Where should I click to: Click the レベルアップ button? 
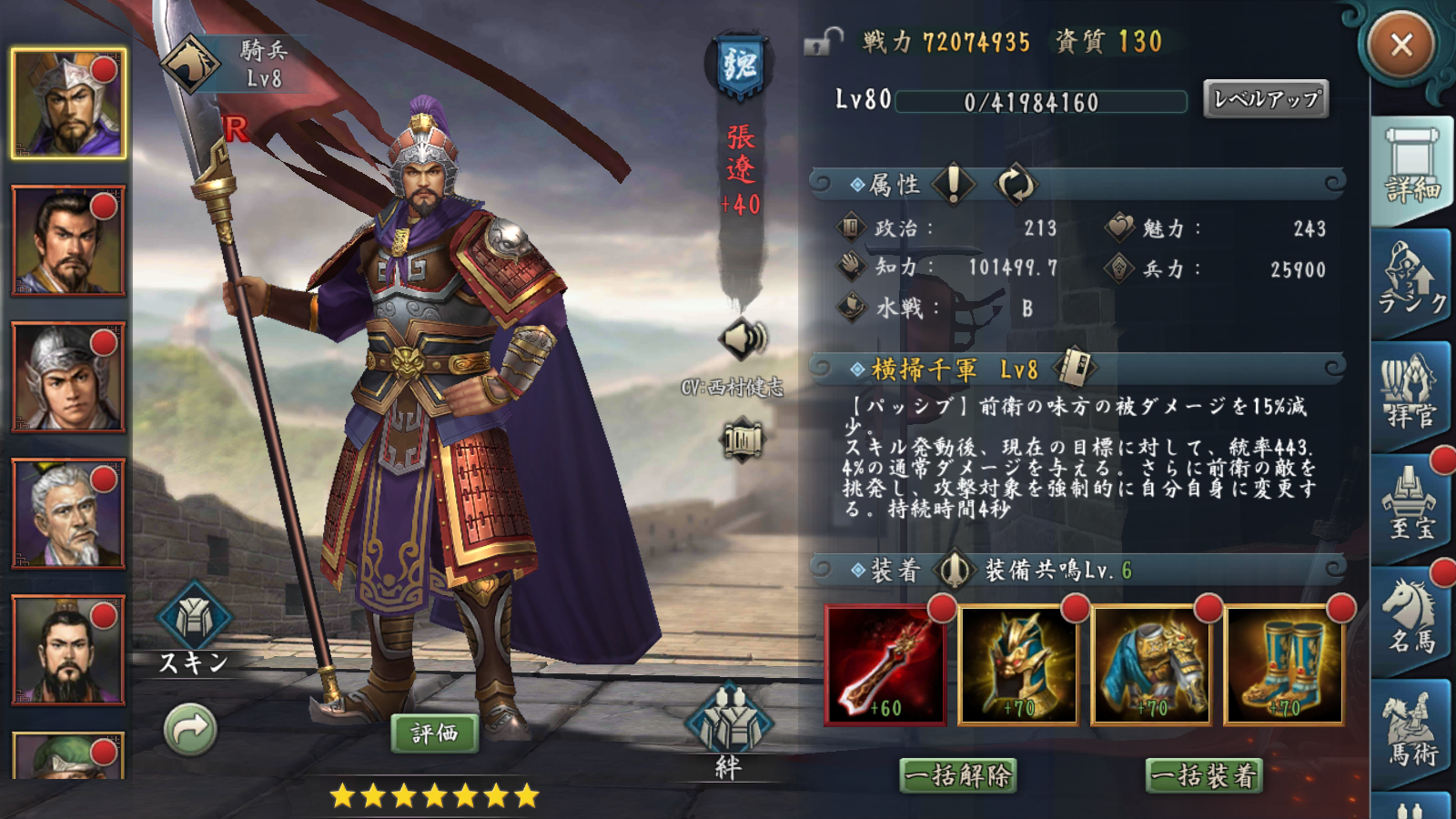click(1266, 99)
